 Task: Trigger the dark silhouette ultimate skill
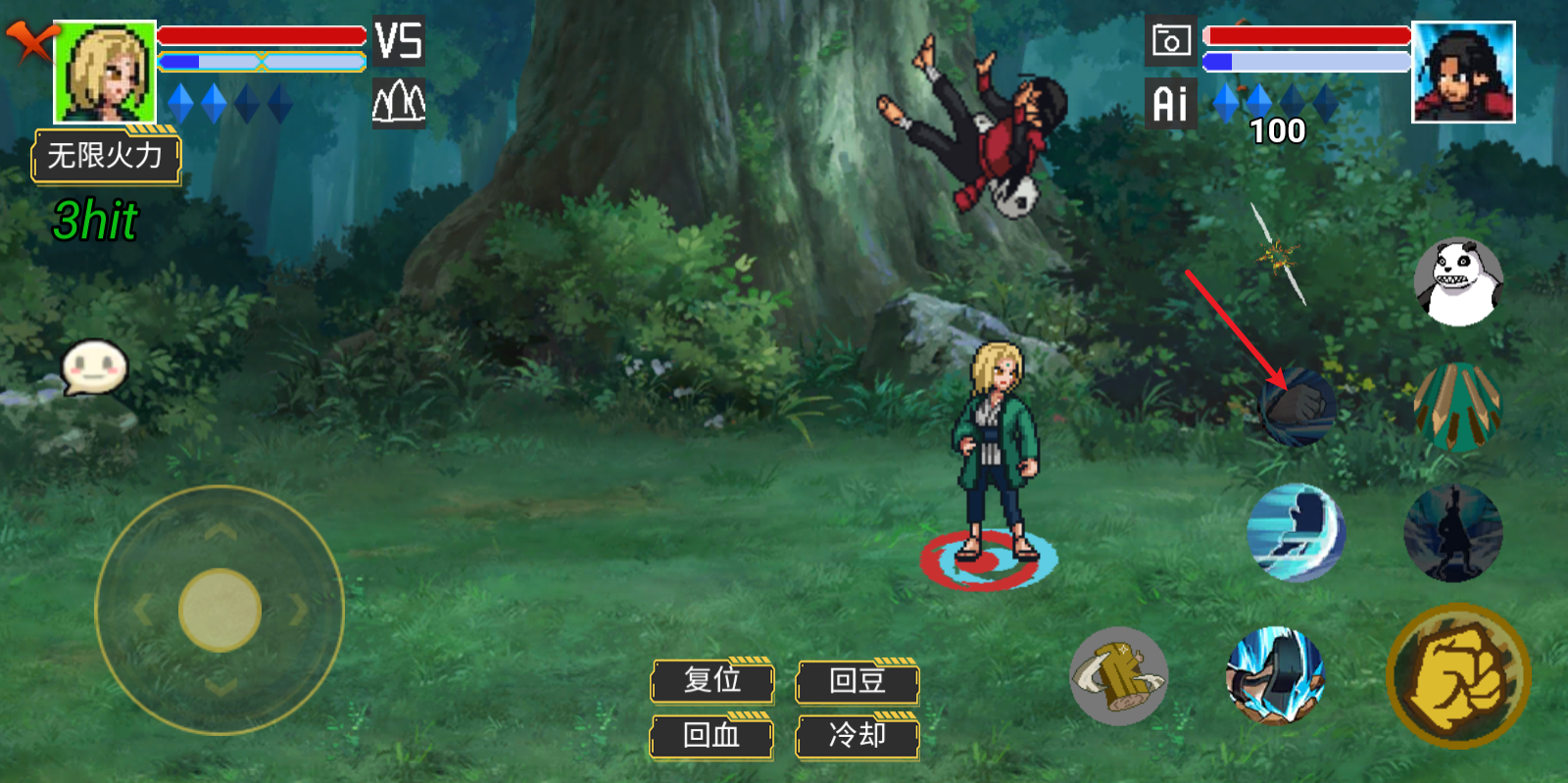point(1452,533)
